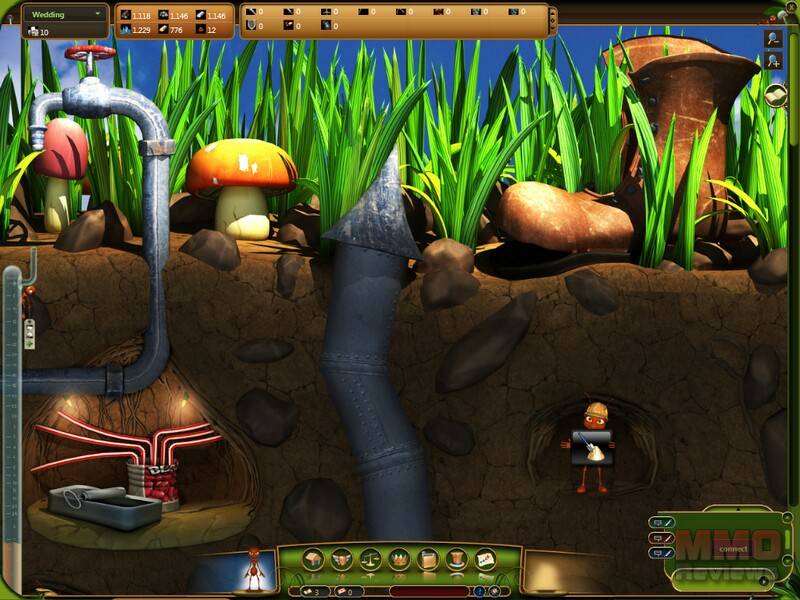Viewport: 800px width, 600px height.
Task: Open the book icon
Action: [777, 95]
